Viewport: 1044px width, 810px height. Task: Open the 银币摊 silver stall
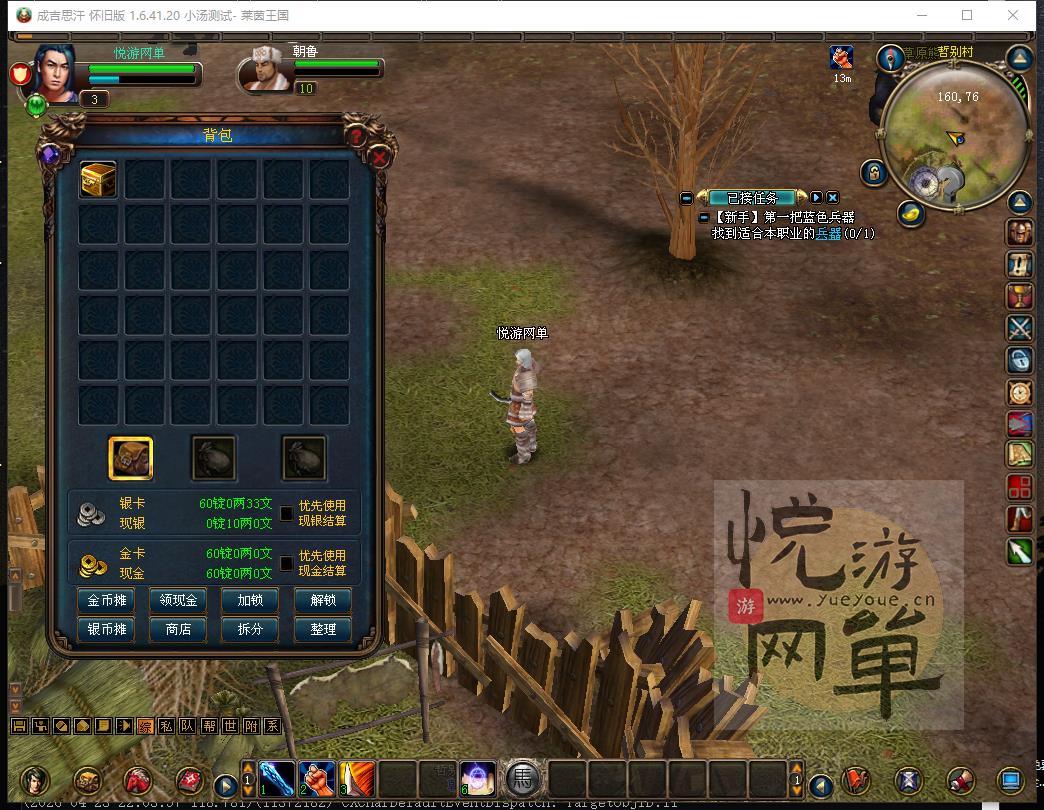click(x=106, y=629)
